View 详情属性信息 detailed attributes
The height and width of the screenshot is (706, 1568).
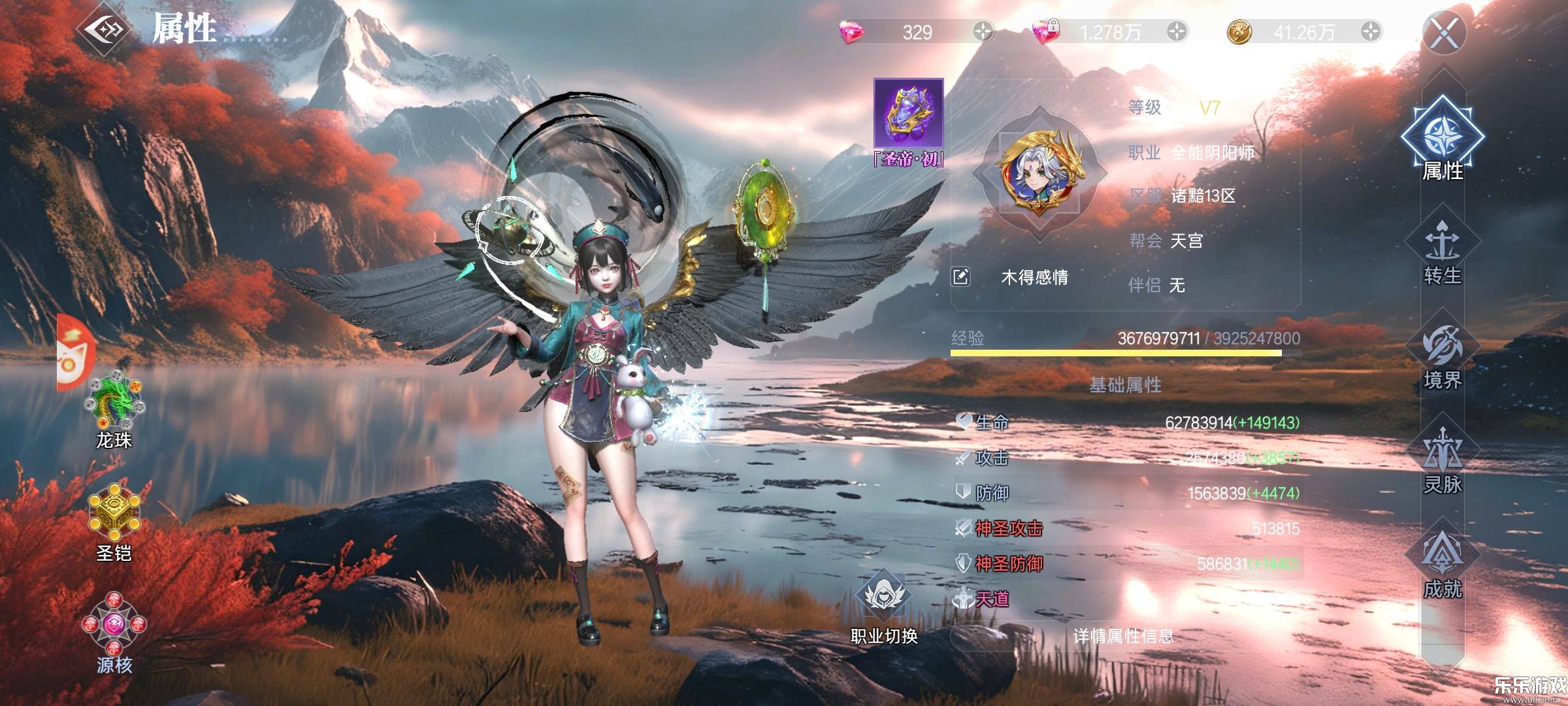[1124, 636]
